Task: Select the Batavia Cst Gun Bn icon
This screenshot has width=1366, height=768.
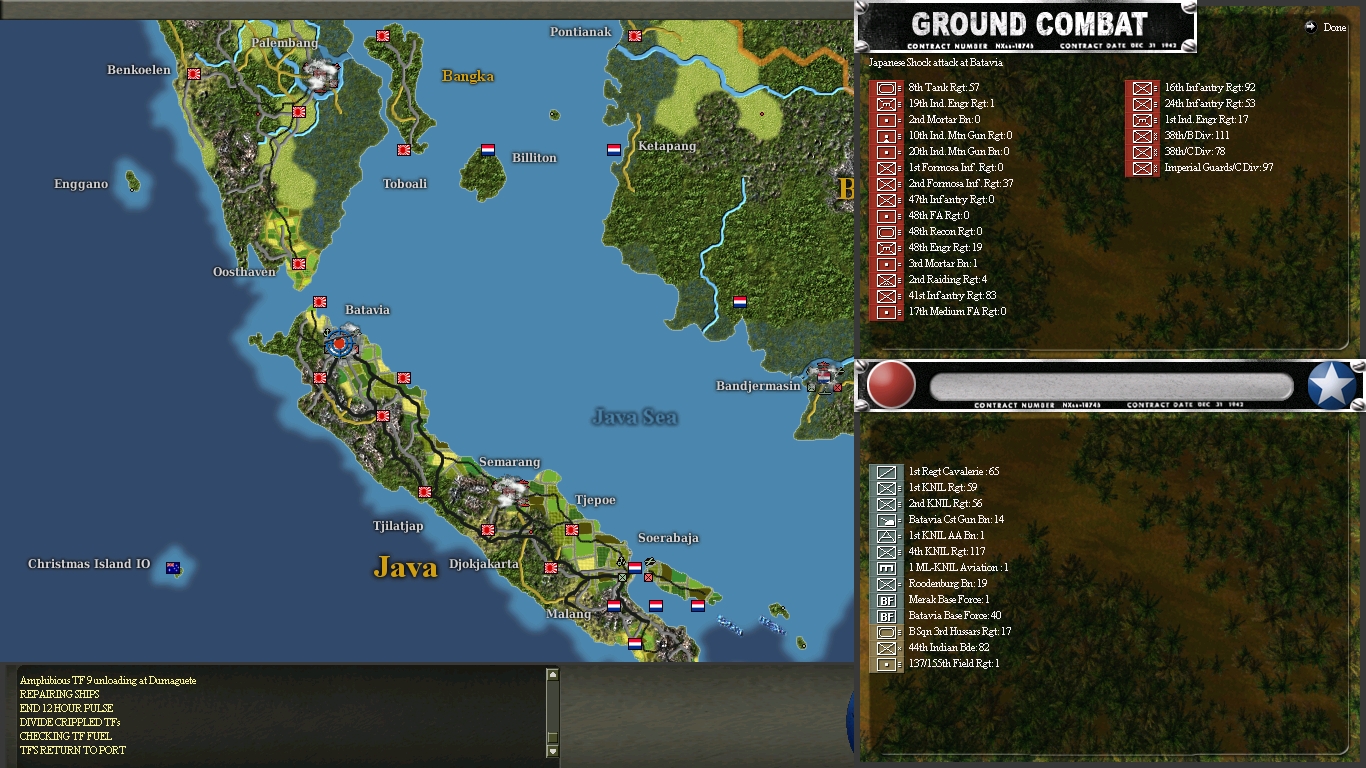Action: click(885, 519)
